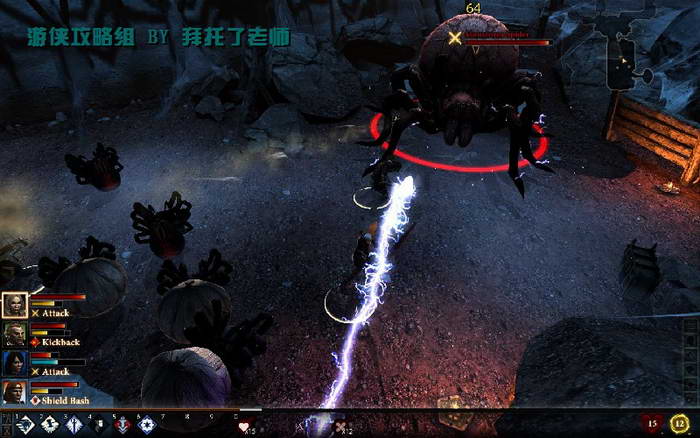This screenshot has width=700, height=438.
Task: Activate the first ability in the quickbar
Action: (x=21, y=425)
